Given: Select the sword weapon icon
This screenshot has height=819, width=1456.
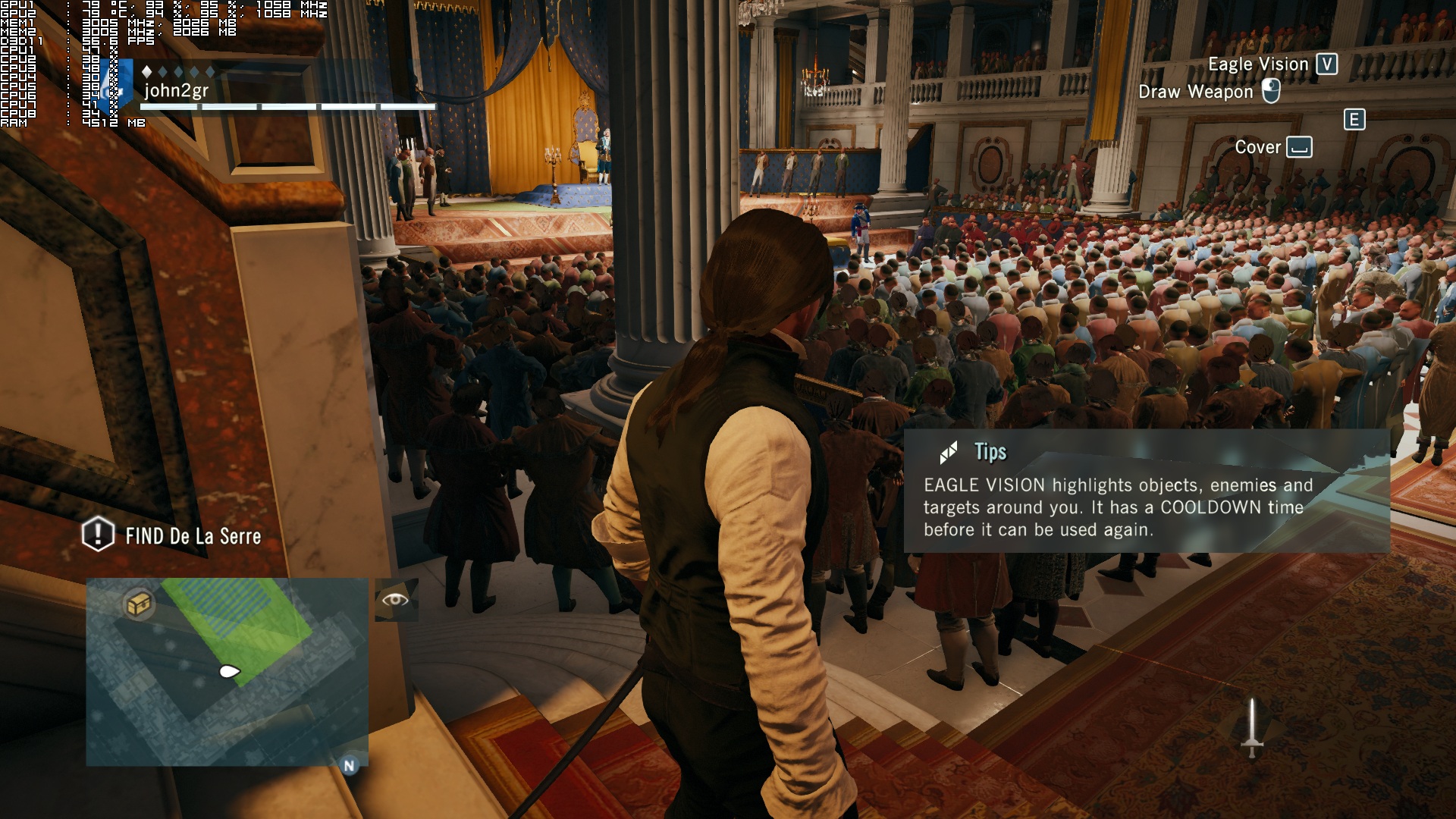Looking at the screenshot, I should pyautogui.click(x=1251, y=727).
